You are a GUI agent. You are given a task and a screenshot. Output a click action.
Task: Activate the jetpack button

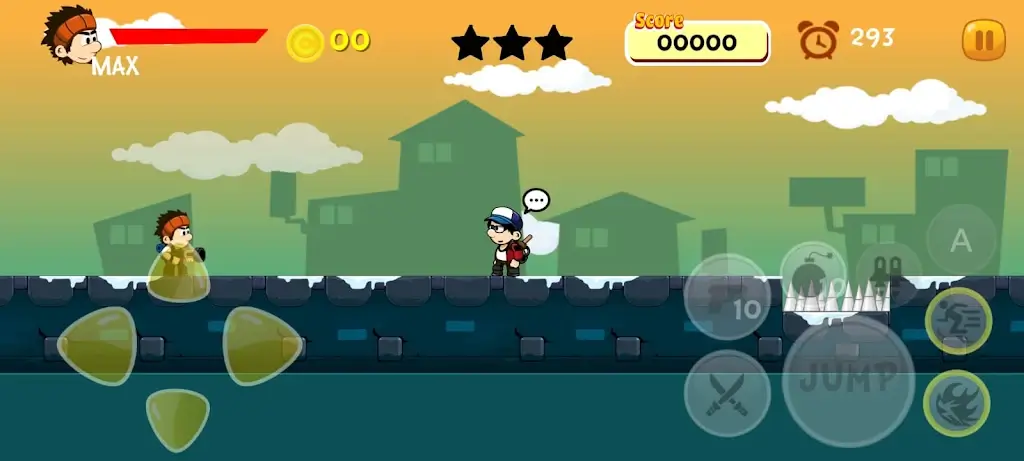pos(888,274)
